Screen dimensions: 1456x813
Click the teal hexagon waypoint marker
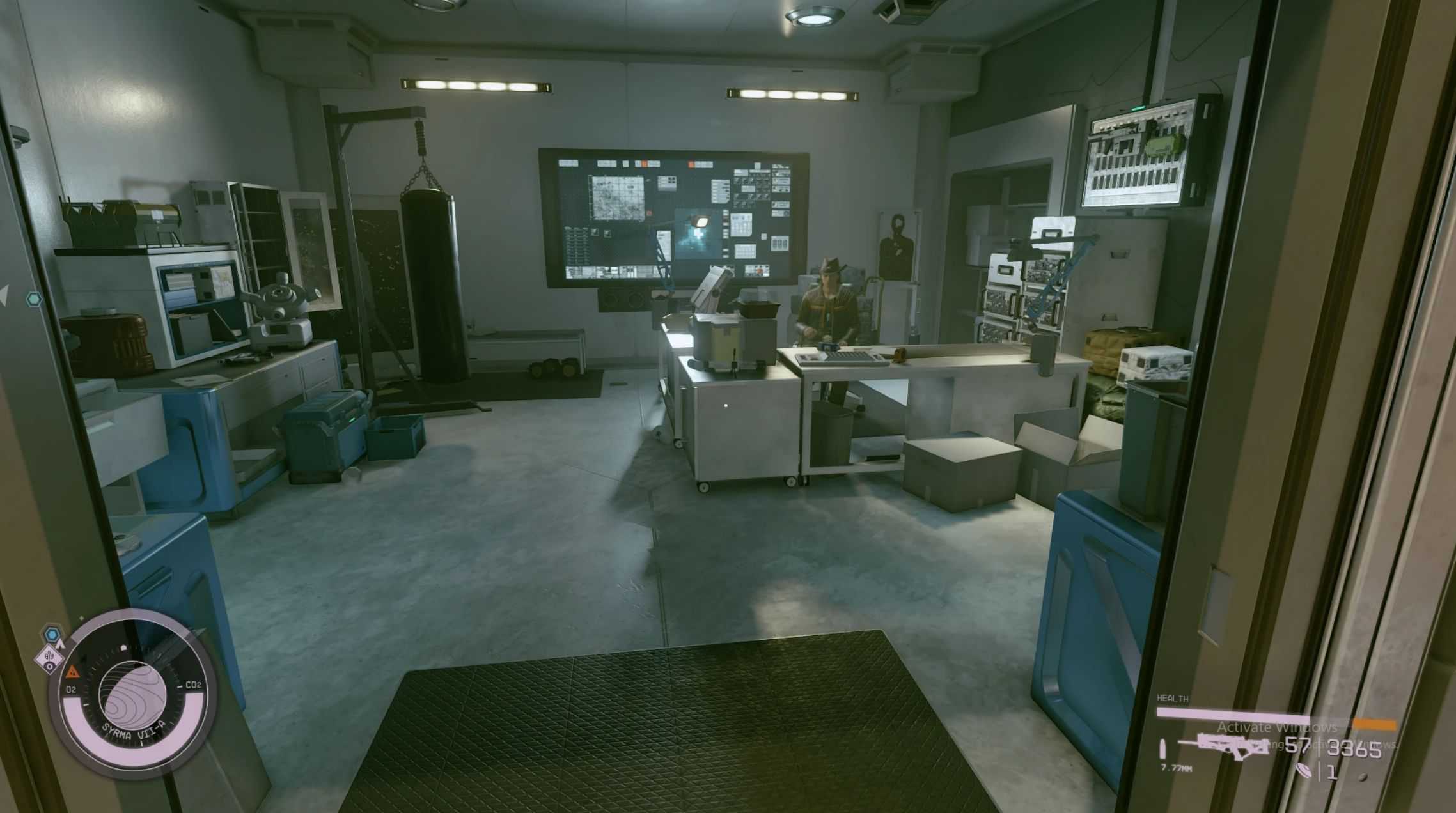[x=34, y=298]
